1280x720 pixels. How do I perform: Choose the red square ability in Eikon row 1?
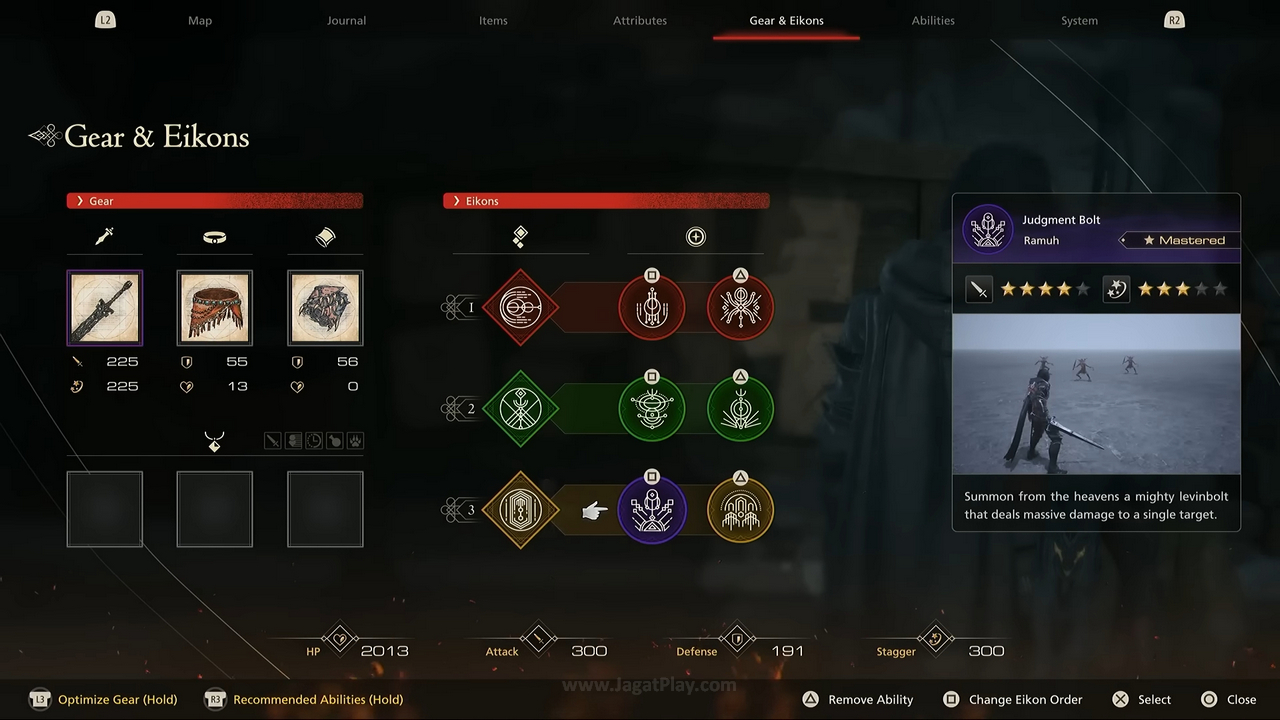coord(652,307)
